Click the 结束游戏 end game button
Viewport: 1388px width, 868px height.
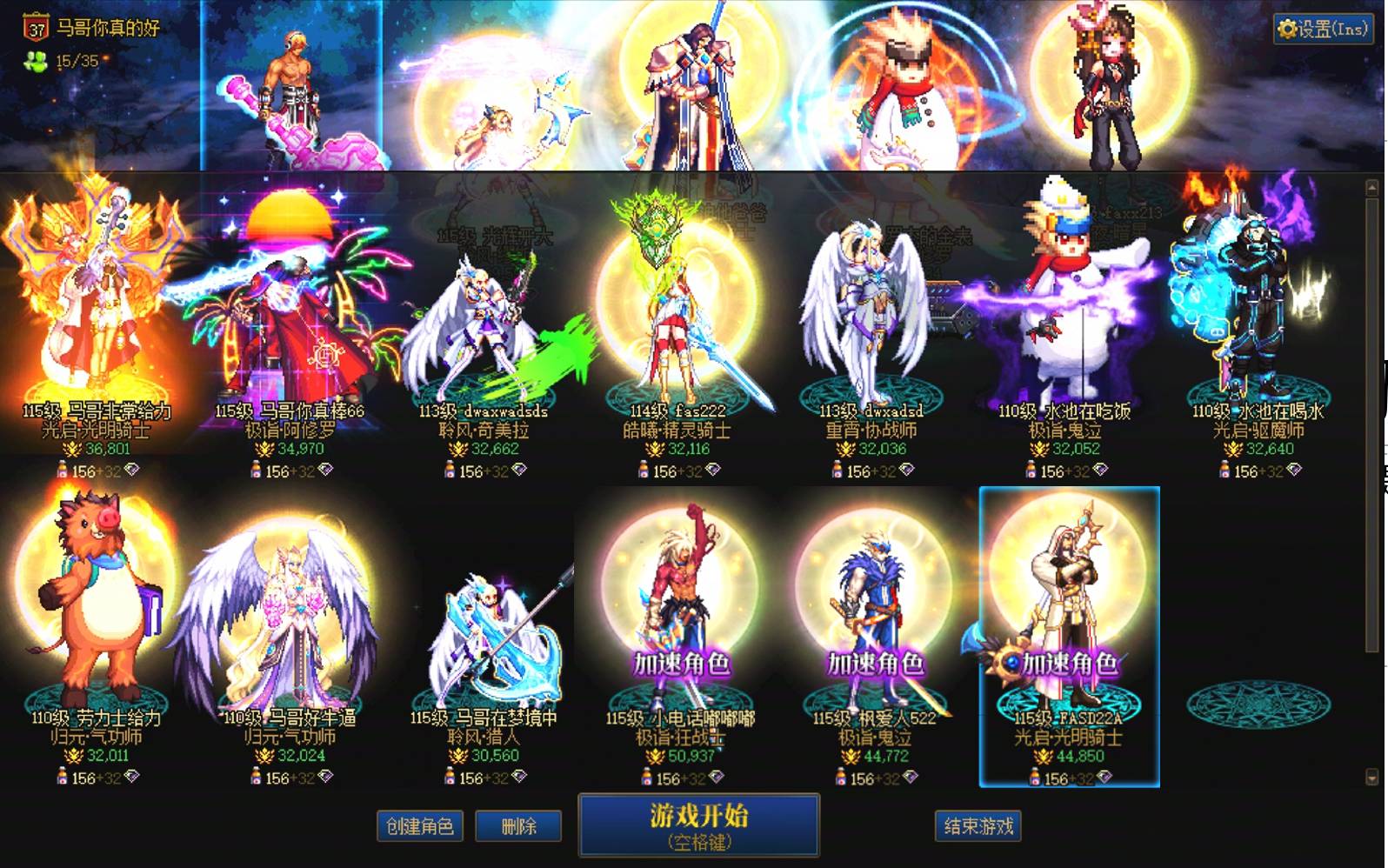coord(977,826)
